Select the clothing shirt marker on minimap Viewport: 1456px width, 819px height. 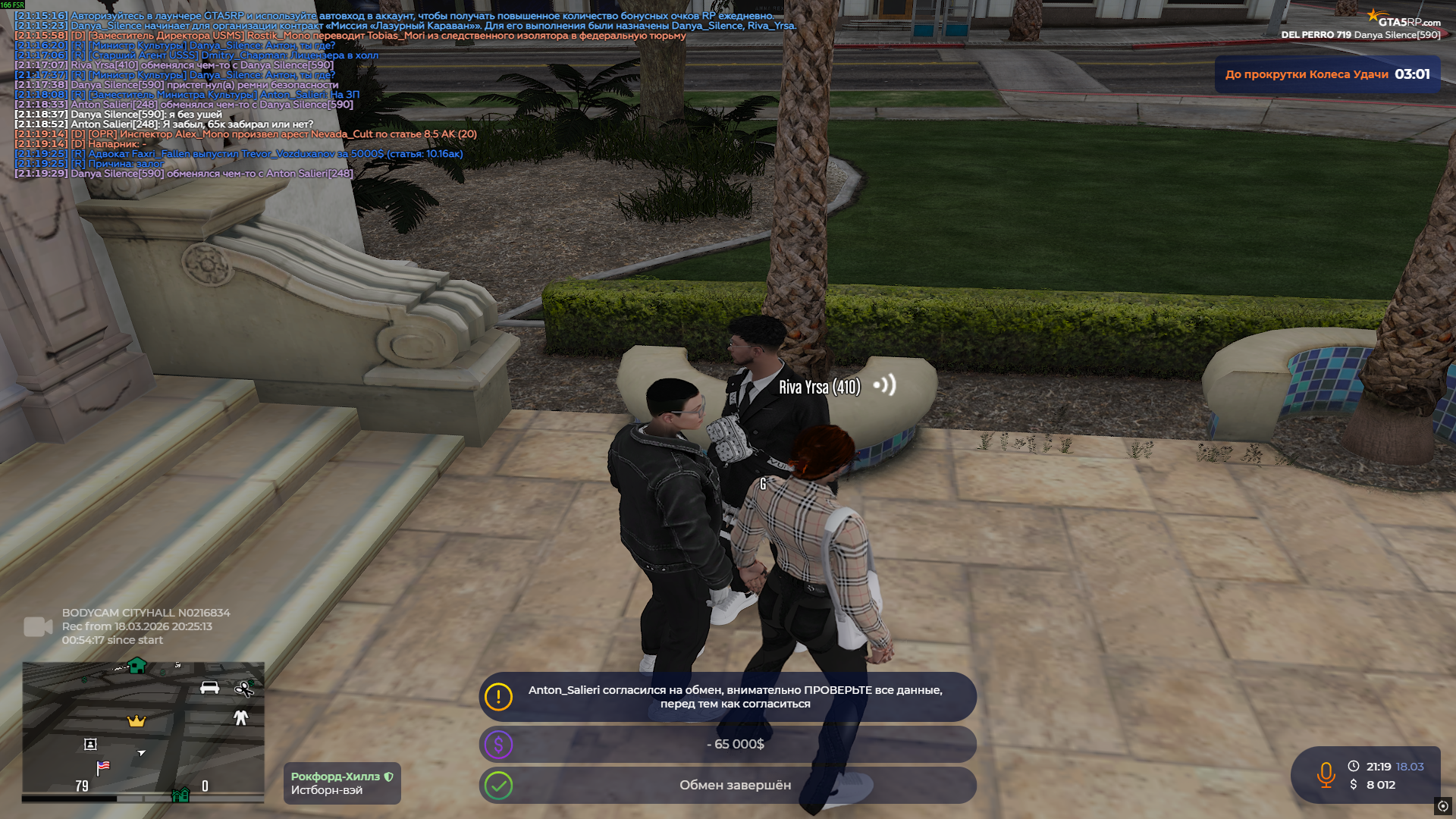pyautogui.click(x=241, y=717)
